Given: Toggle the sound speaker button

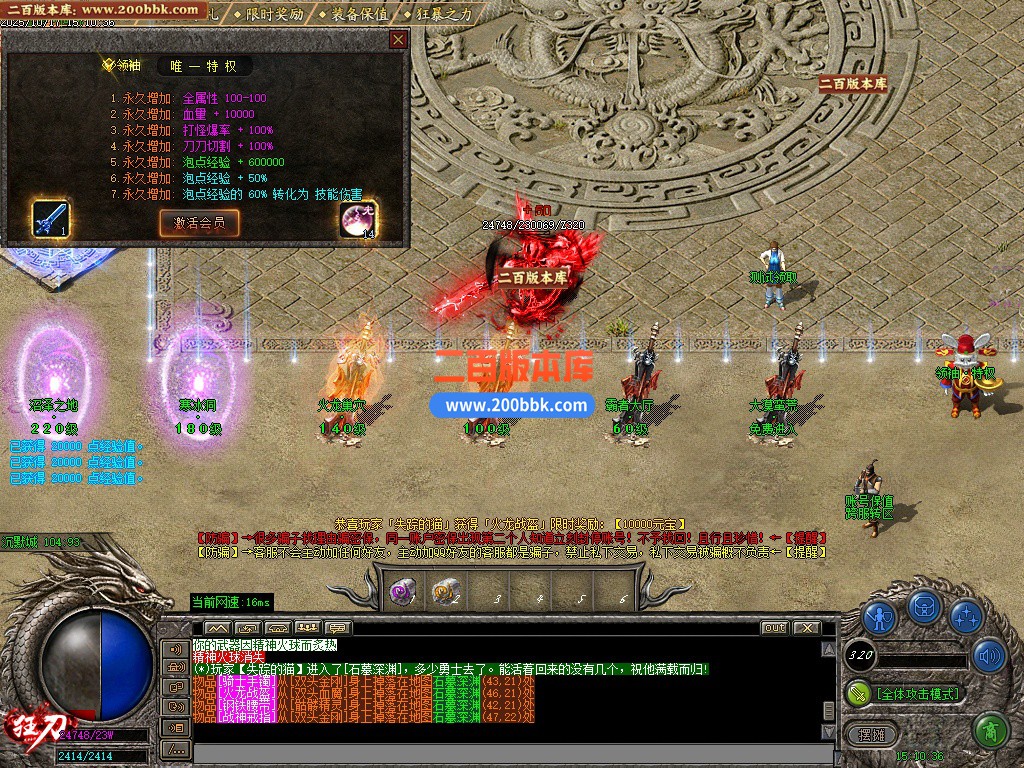Looking at the screenshot, I should pyautogui.click(x=989, y=655).
